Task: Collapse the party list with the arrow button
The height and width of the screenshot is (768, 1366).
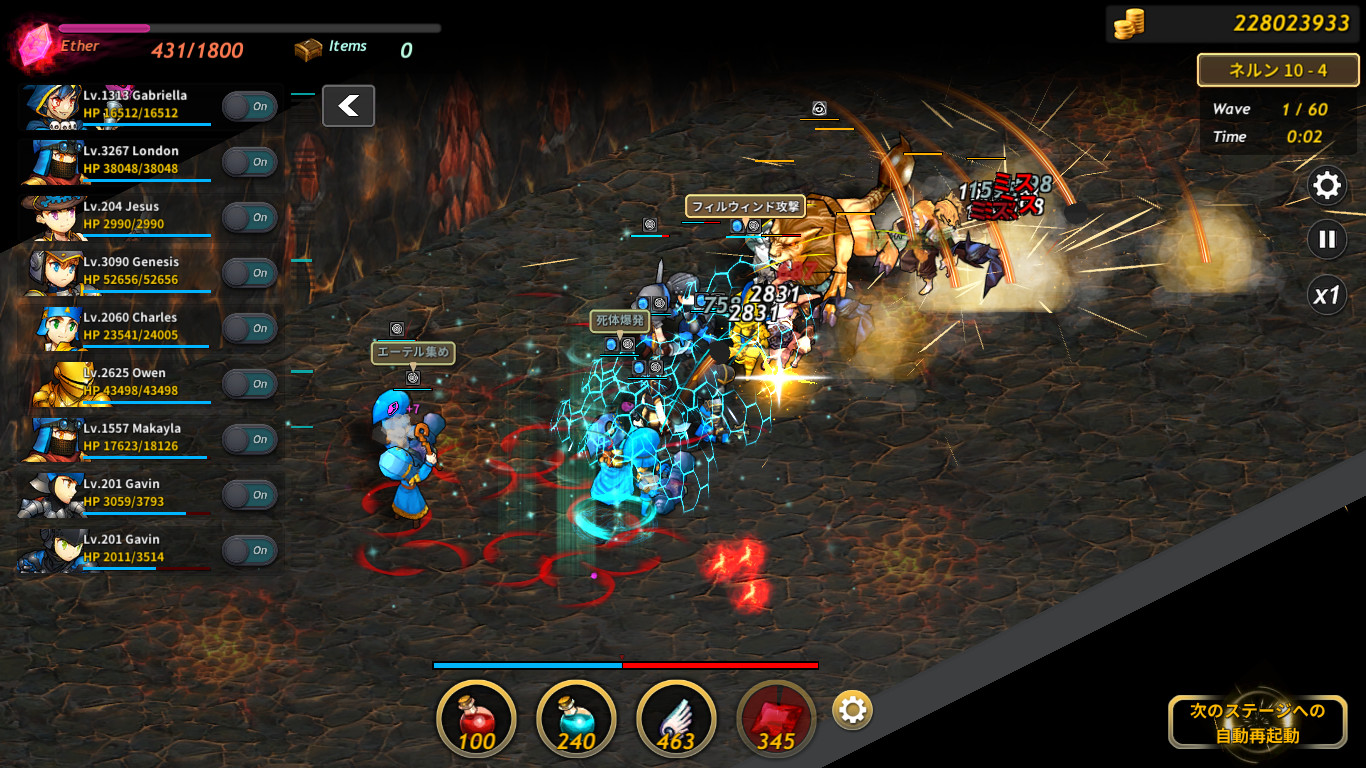Action: [x=348, y=106]
